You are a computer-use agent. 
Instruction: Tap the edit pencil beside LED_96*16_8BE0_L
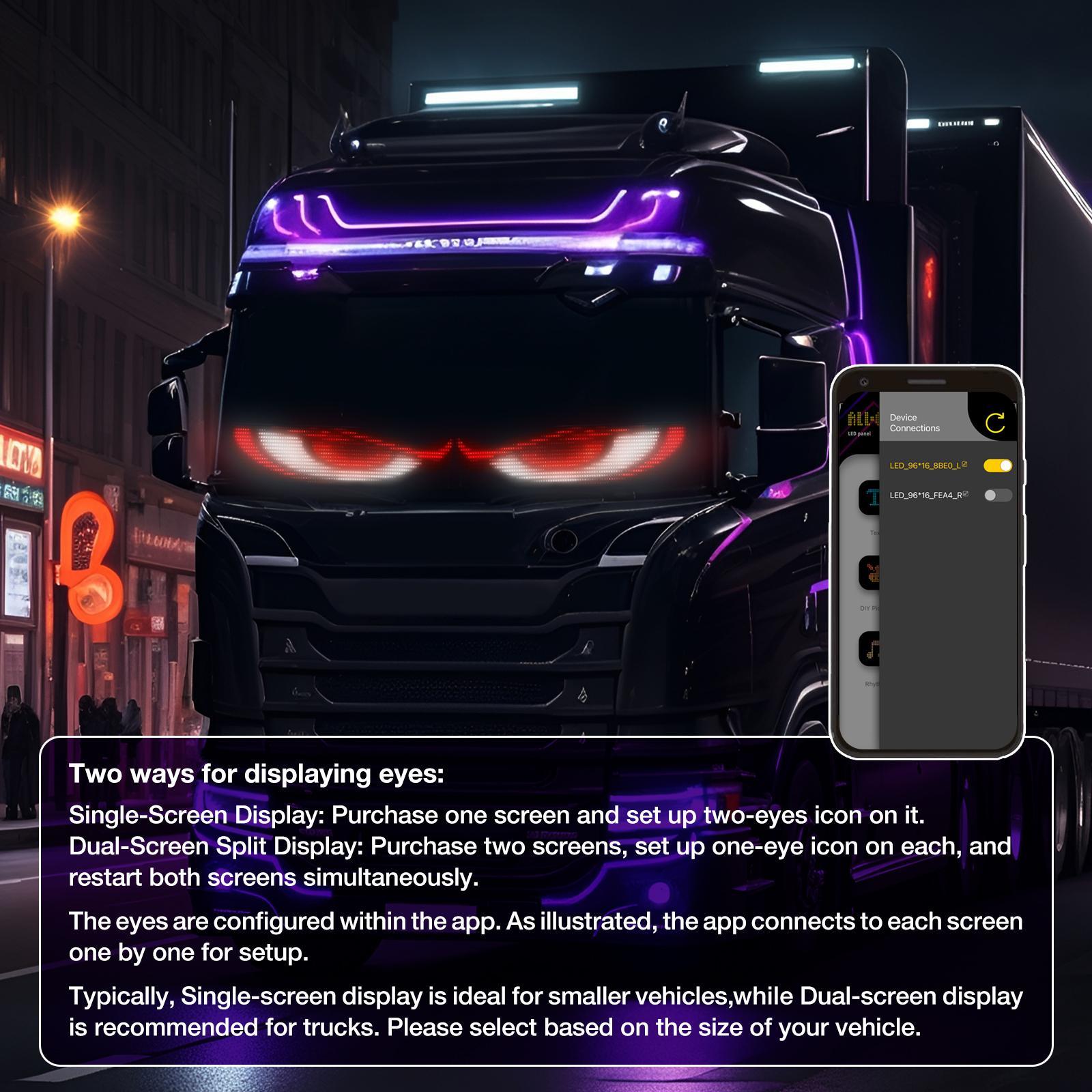[x=966, y=463]
